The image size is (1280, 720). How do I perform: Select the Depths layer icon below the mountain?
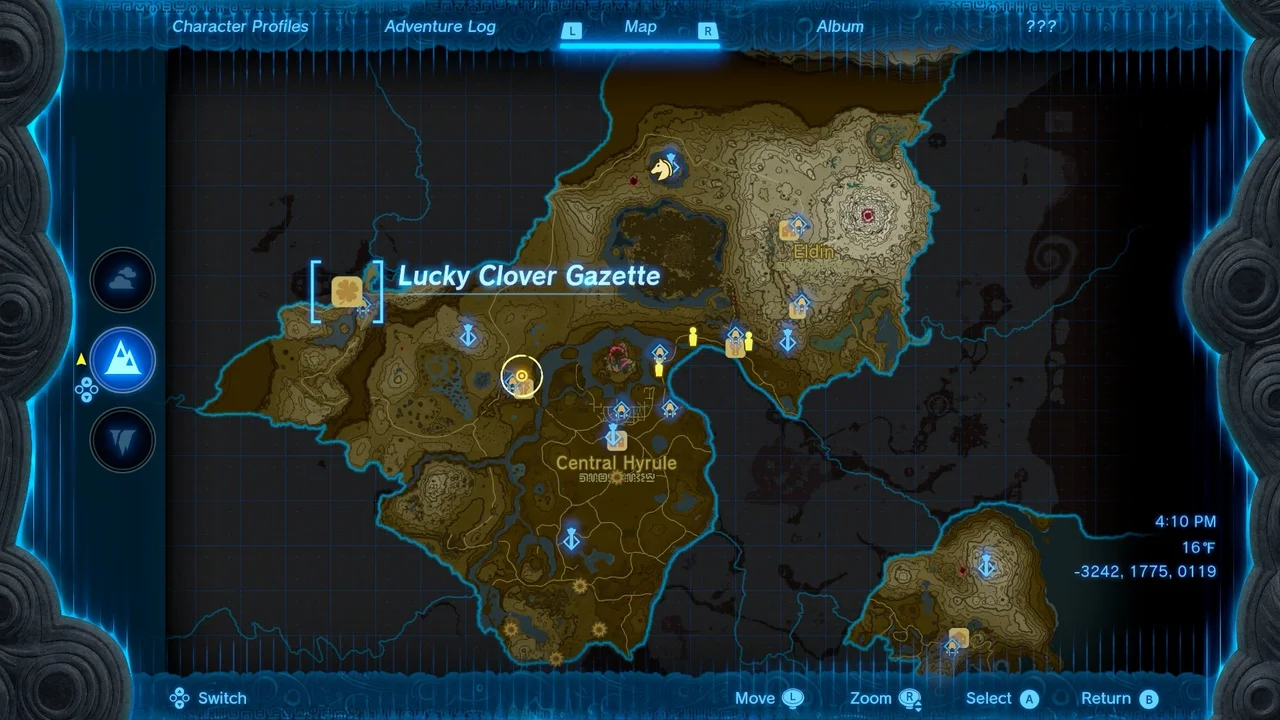click(122, 440)
